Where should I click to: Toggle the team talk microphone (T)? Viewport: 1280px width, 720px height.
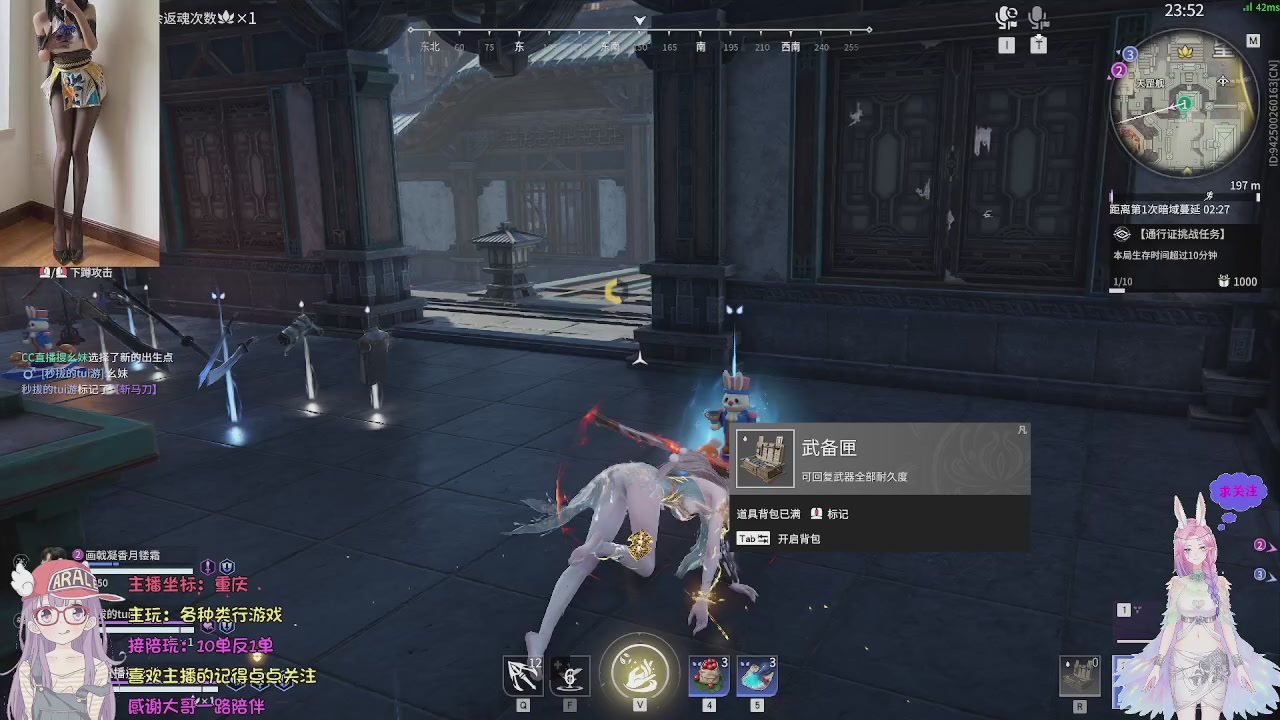click(x=1038, y=18)
